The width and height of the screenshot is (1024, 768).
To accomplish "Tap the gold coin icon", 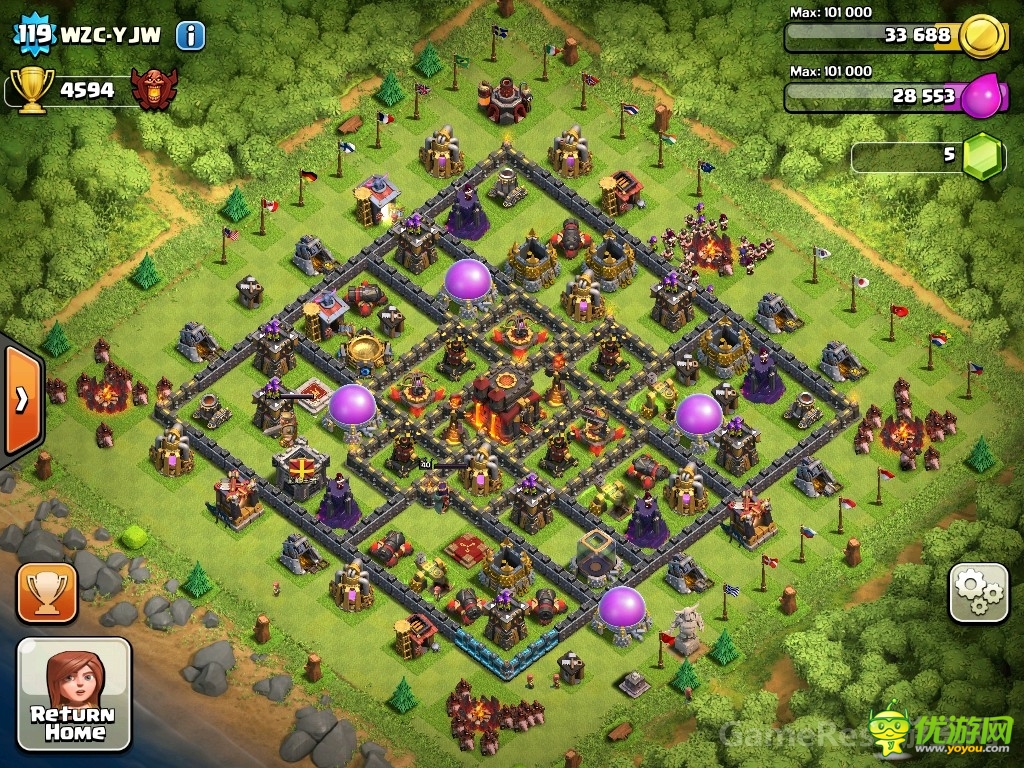I will click(982, 37).
